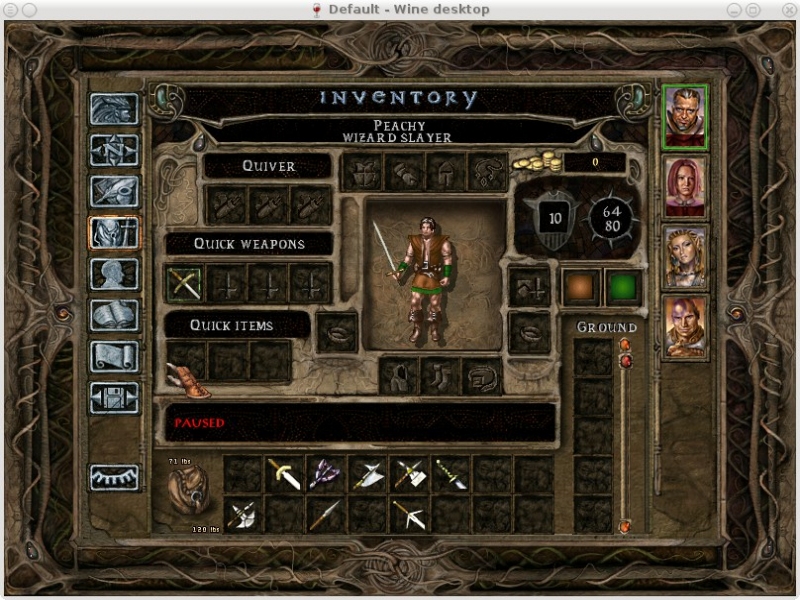Select the purple-bladed item in the backpack

326,475
